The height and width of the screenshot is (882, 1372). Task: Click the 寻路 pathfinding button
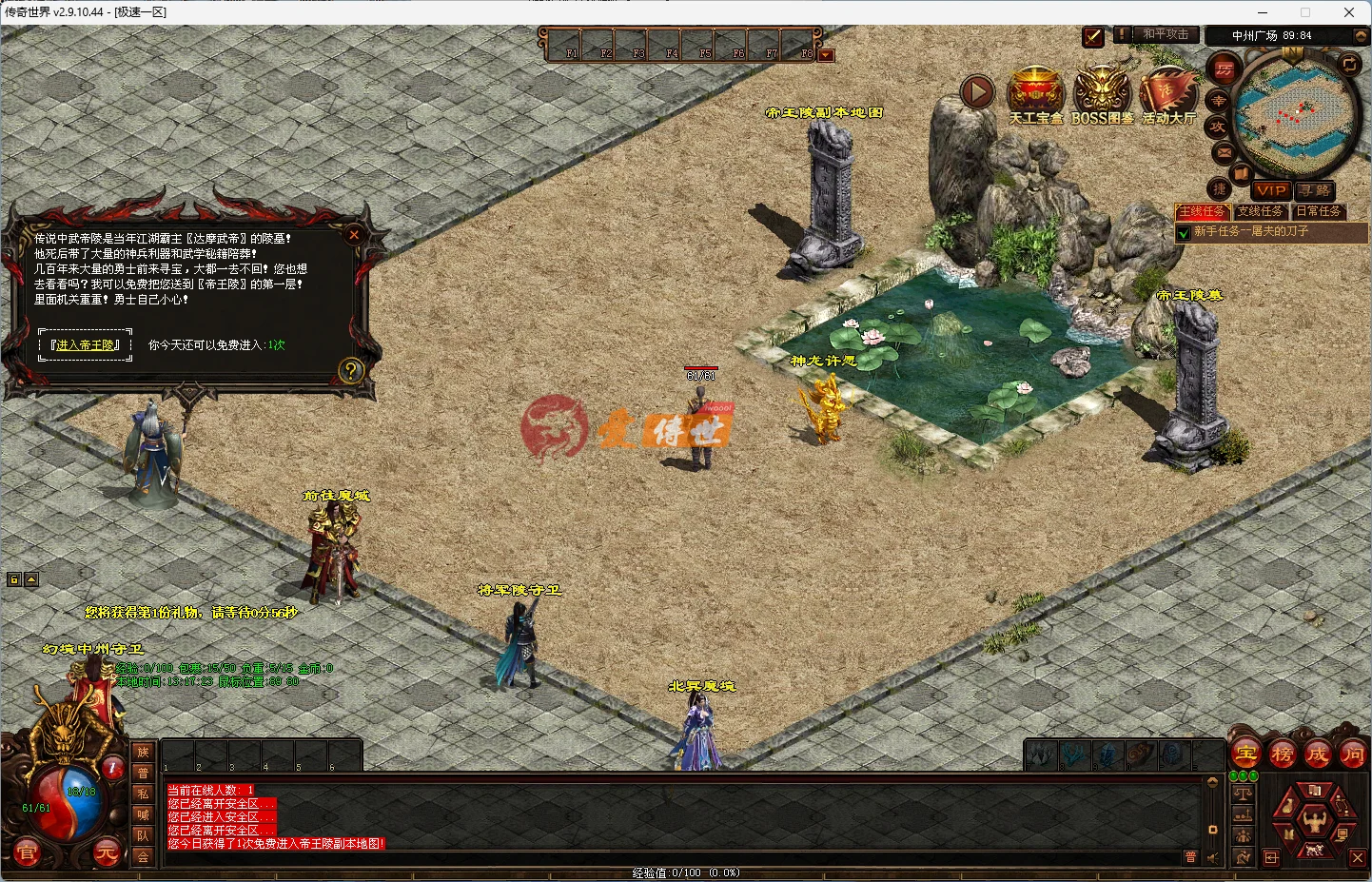1315,189
